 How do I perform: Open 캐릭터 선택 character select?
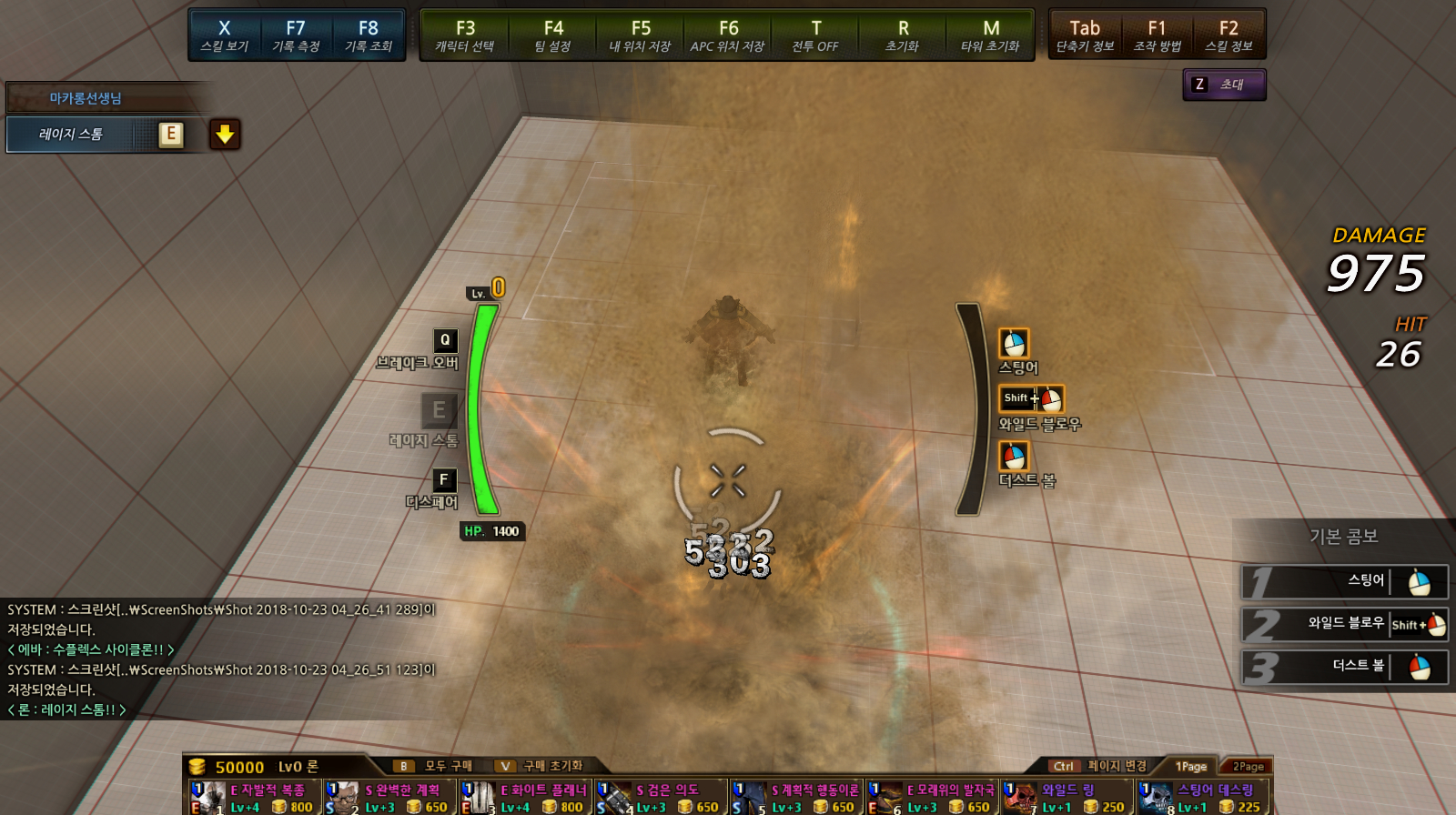[465, 35]
